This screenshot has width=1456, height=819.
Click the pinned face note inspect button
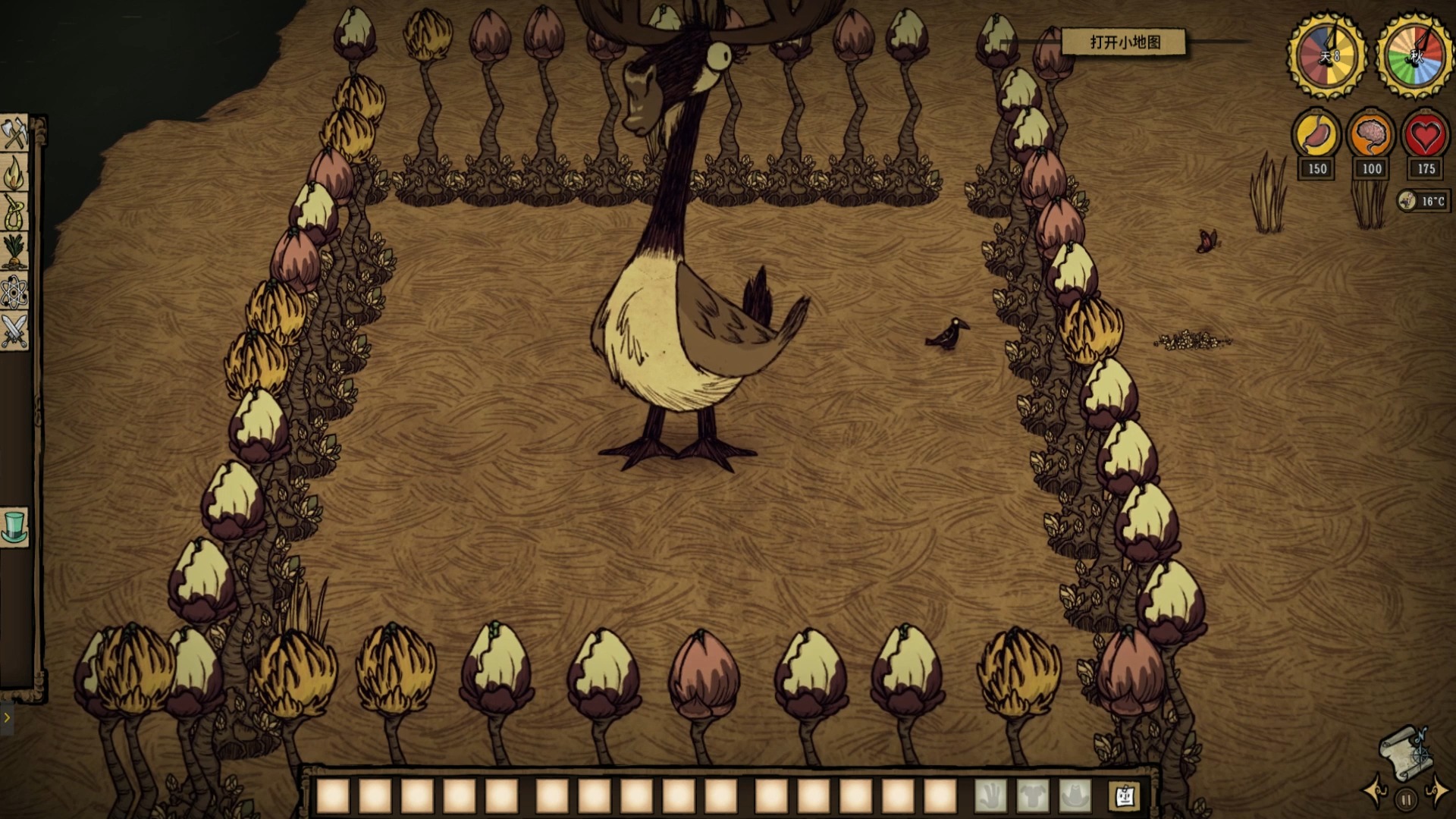coord(1124,796)
